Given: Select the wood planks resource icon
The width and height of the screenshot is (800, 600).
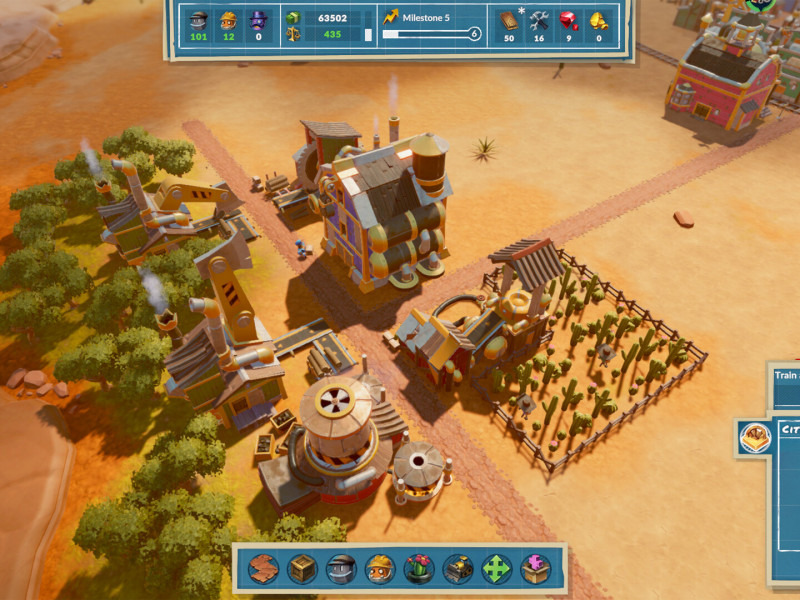Looking at the screenshot, I should [x=508, y=19].
